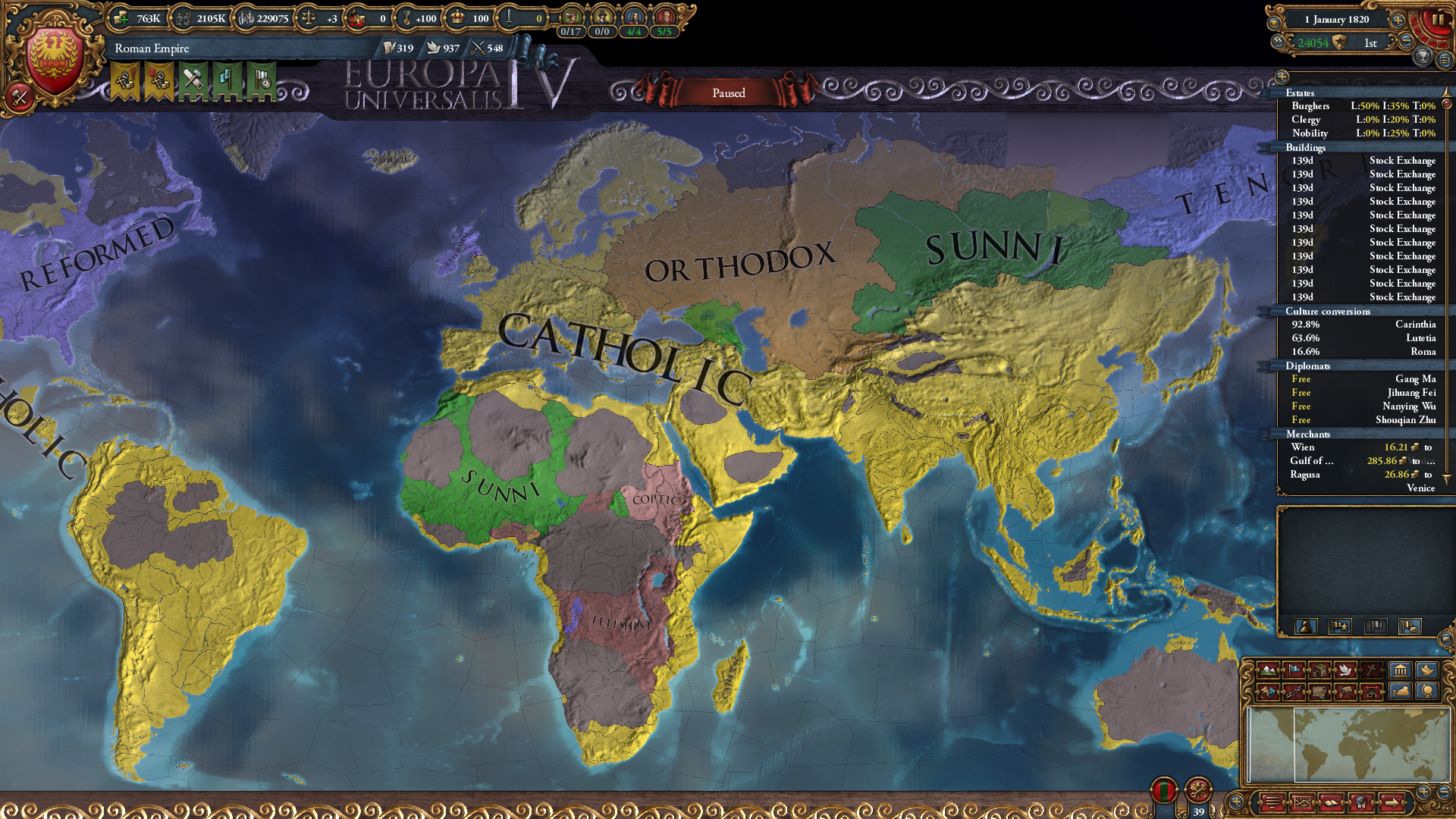Click the Venice merchant destination entry

[1422, 488]
